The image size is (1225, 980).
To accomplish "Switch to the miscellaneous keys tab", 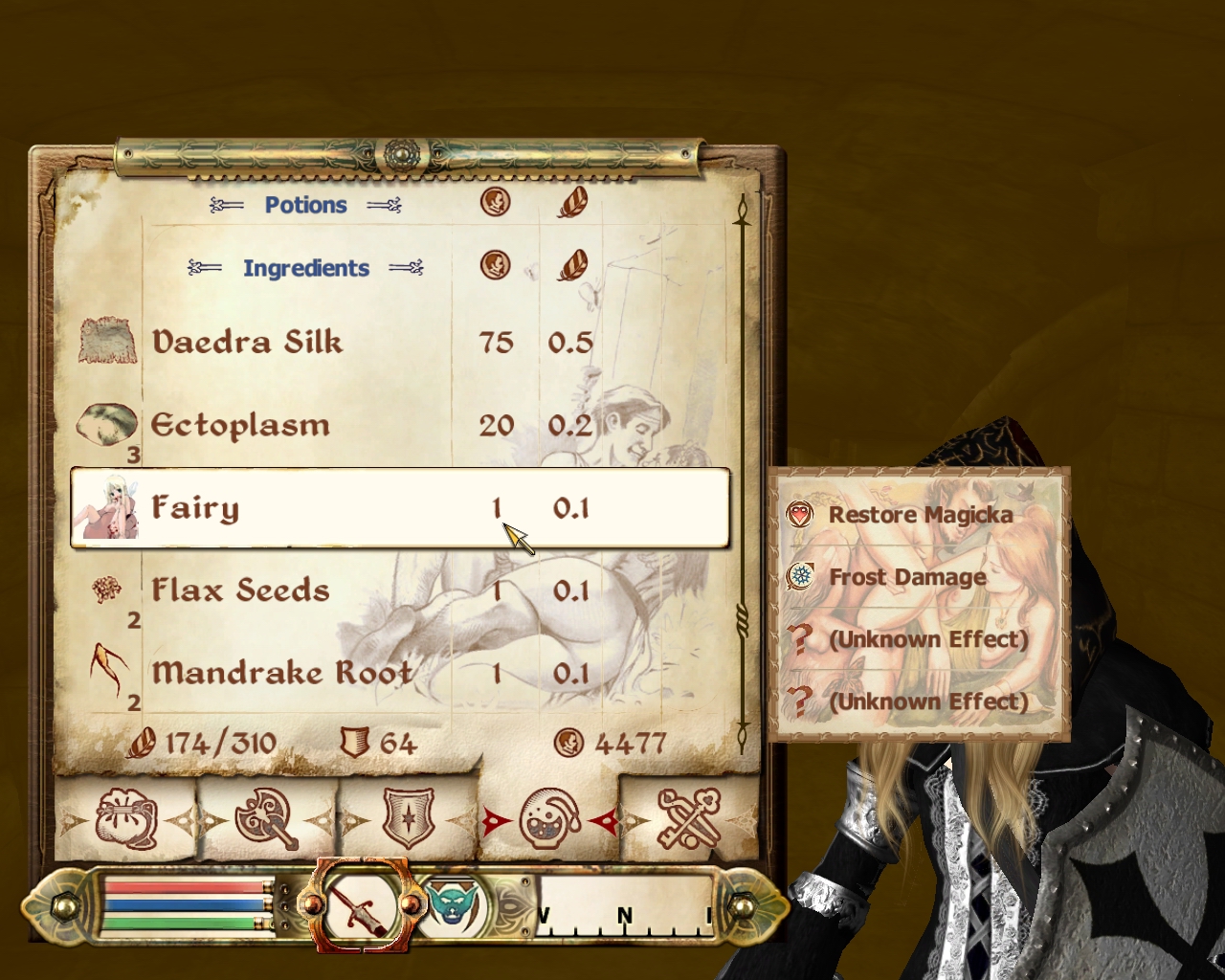I will coord(689,819).
